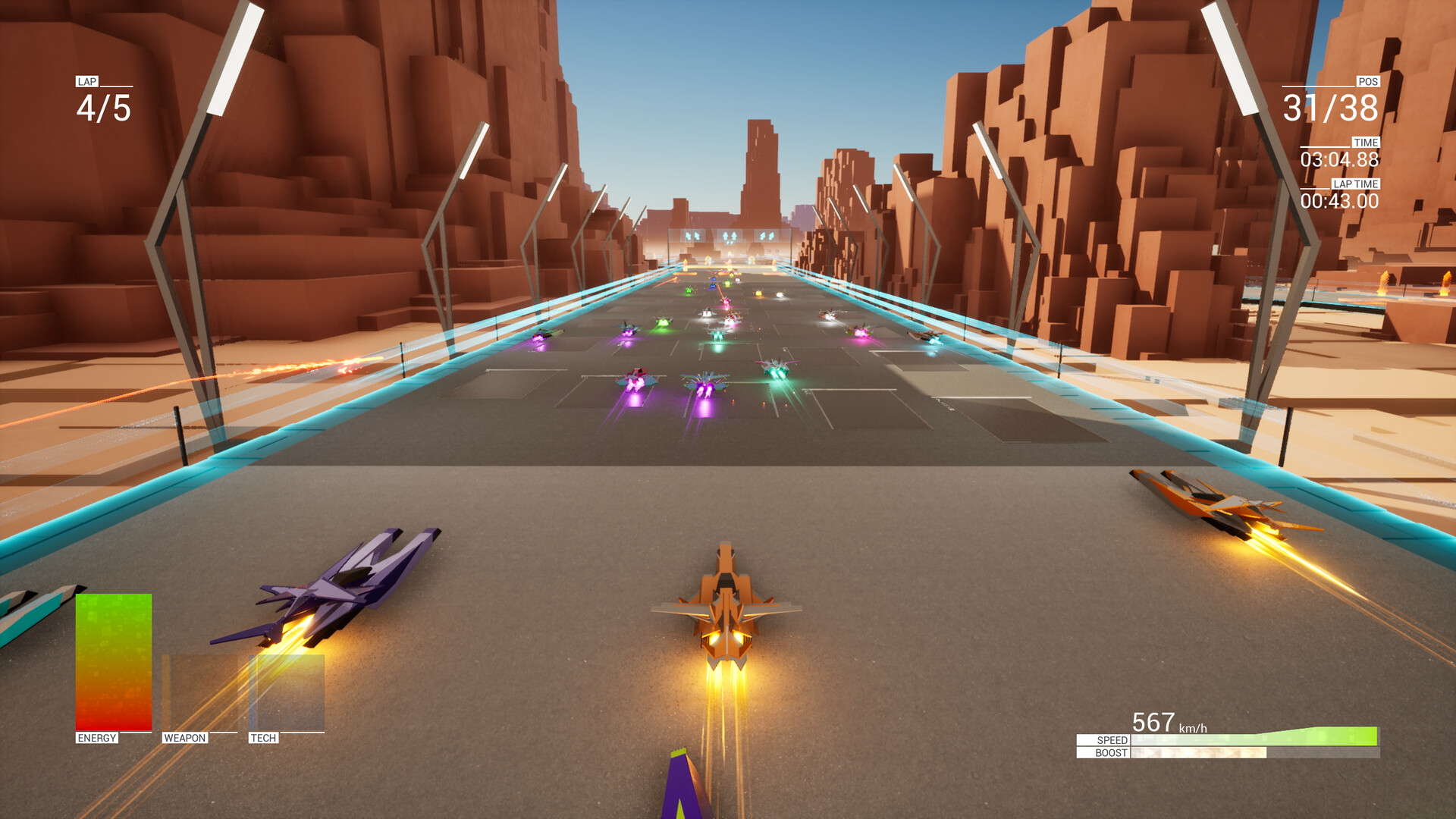Toggle the SPEED label on the HUD
The height and width of the screenshot is (819, 1456).
[x=1109, y=742]
